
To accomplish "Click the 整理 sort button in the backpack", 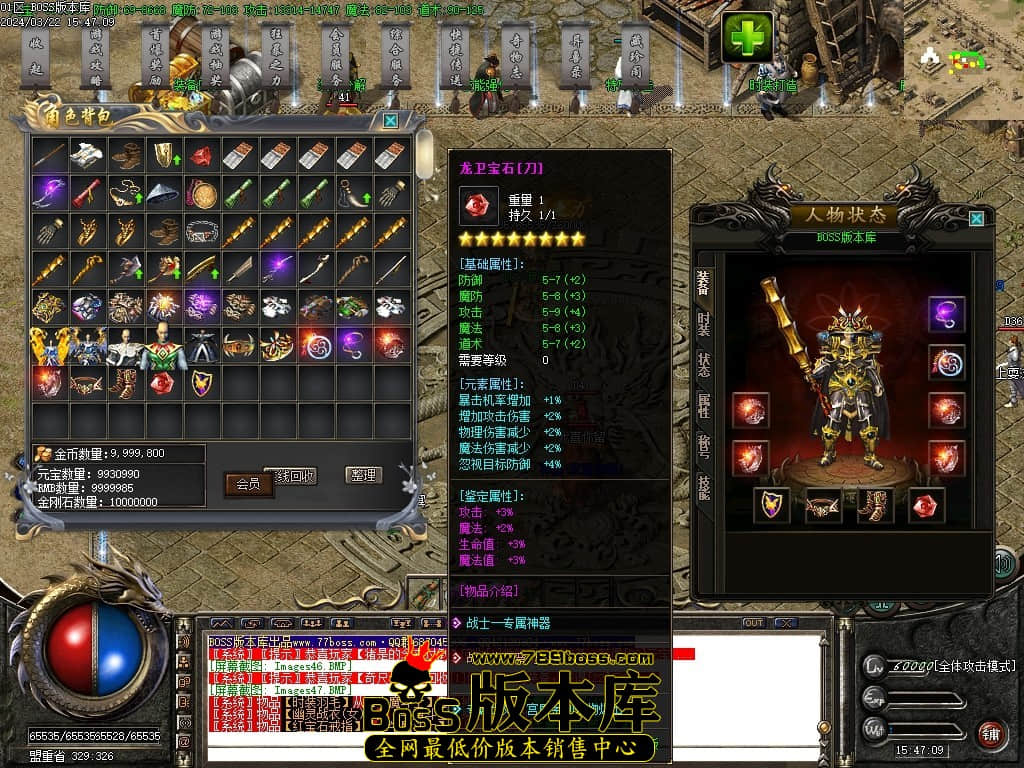I will point(364,475).
